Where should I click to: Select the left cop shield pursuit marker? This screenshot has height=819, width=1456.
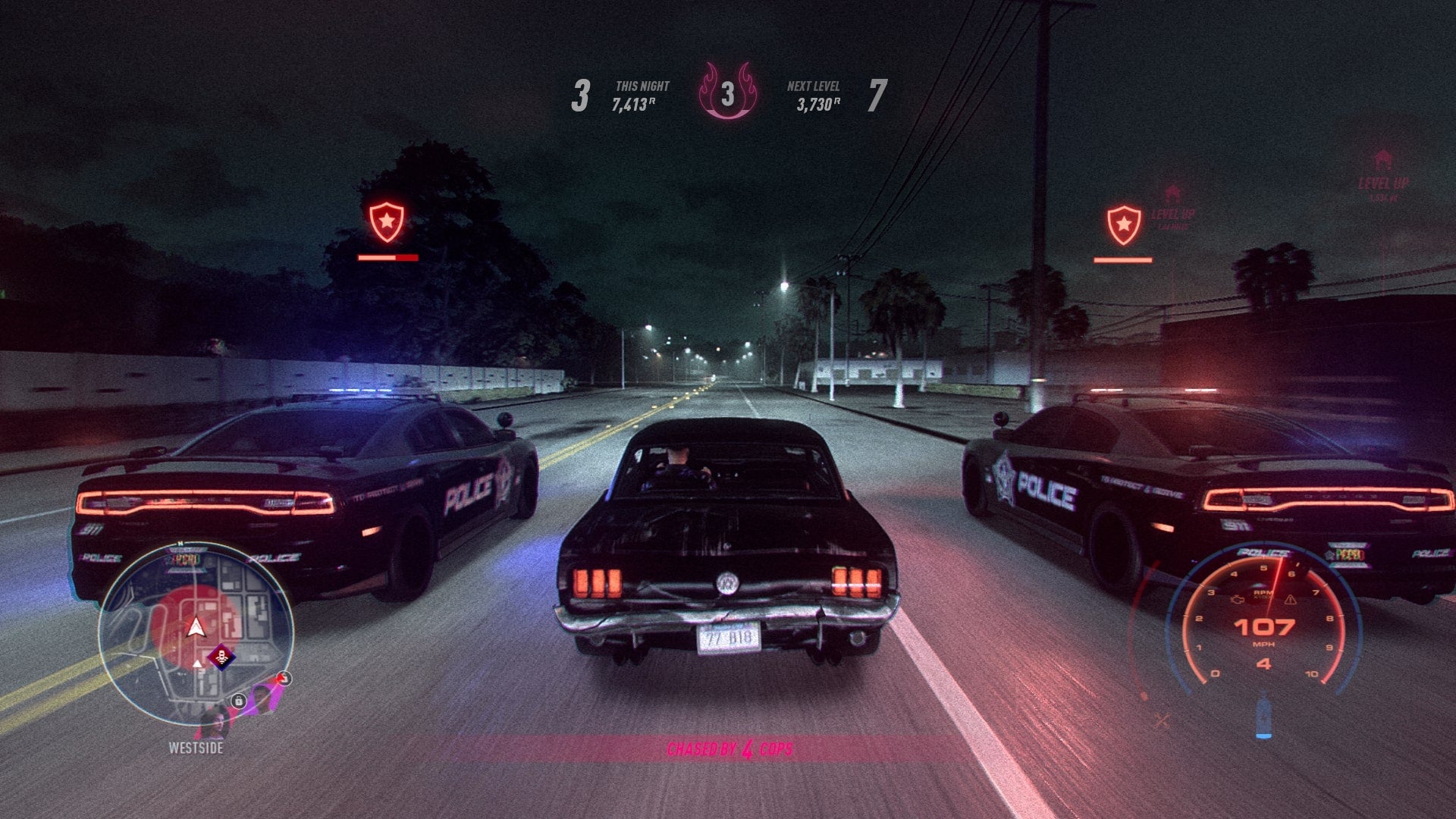pyautogui.click(x=387, y=221)
